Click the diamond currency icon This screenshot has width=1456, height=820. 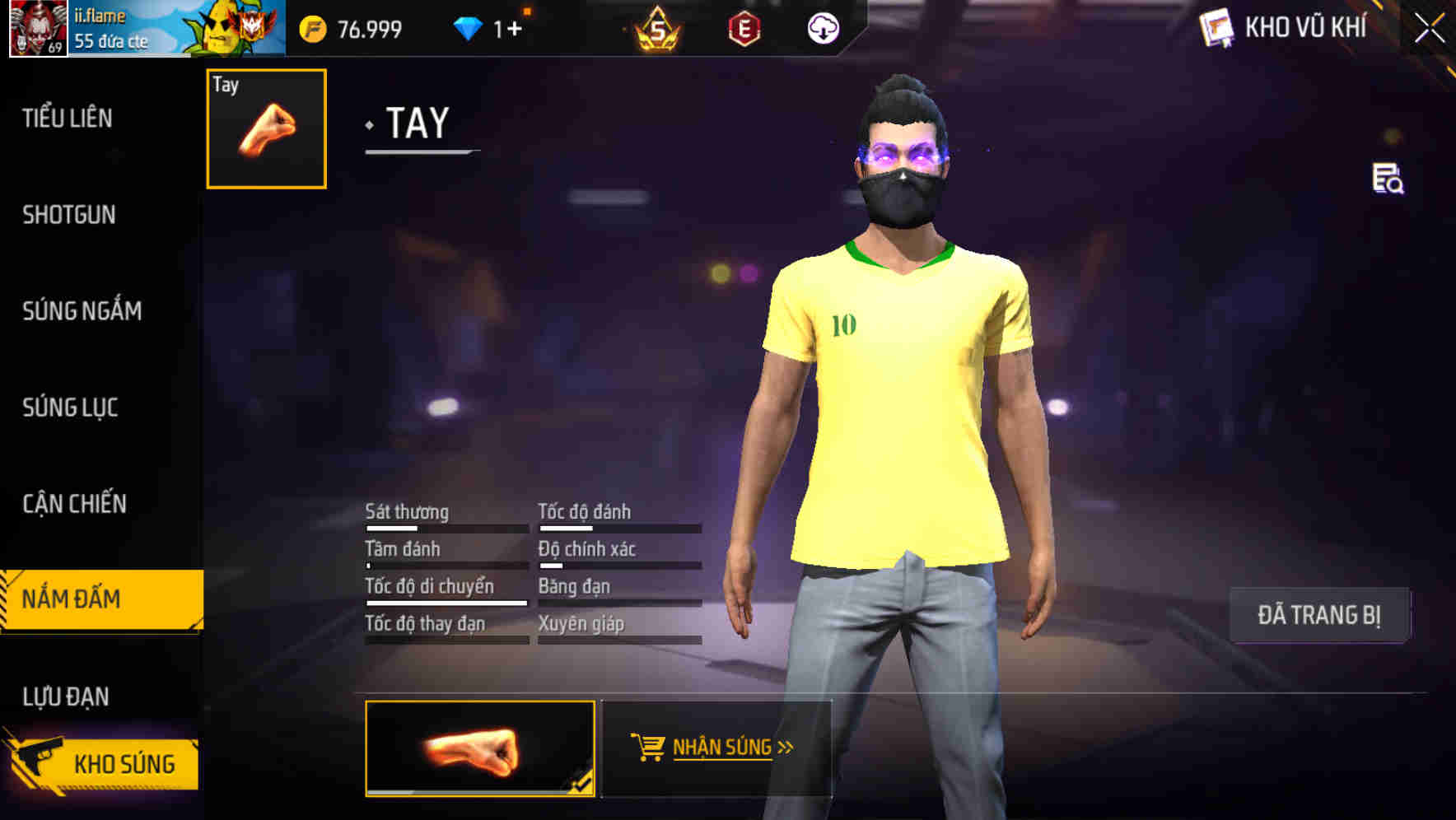click(467, 27)
